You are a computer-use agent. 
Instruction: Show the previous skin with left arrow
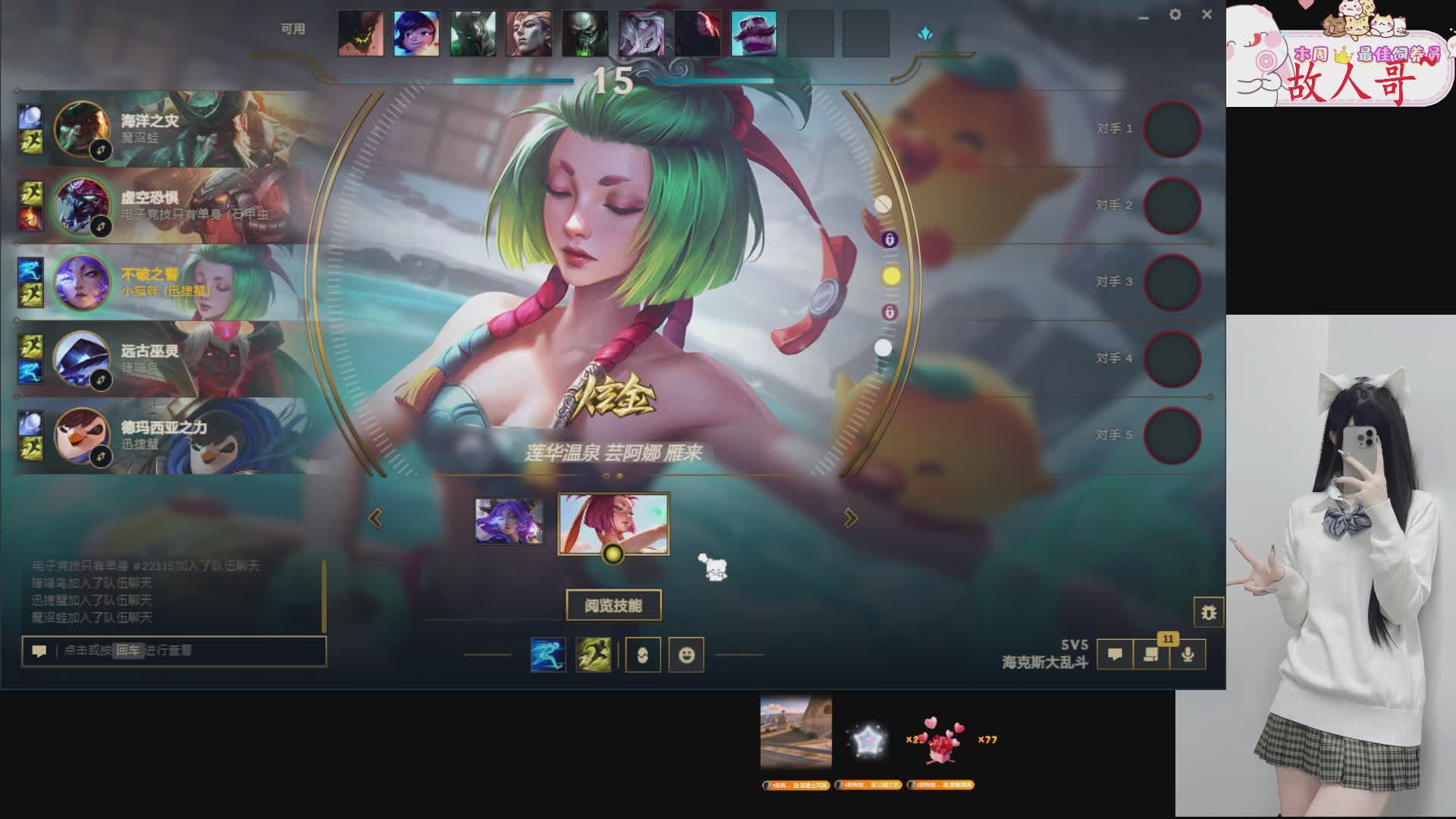pos(375,518)
